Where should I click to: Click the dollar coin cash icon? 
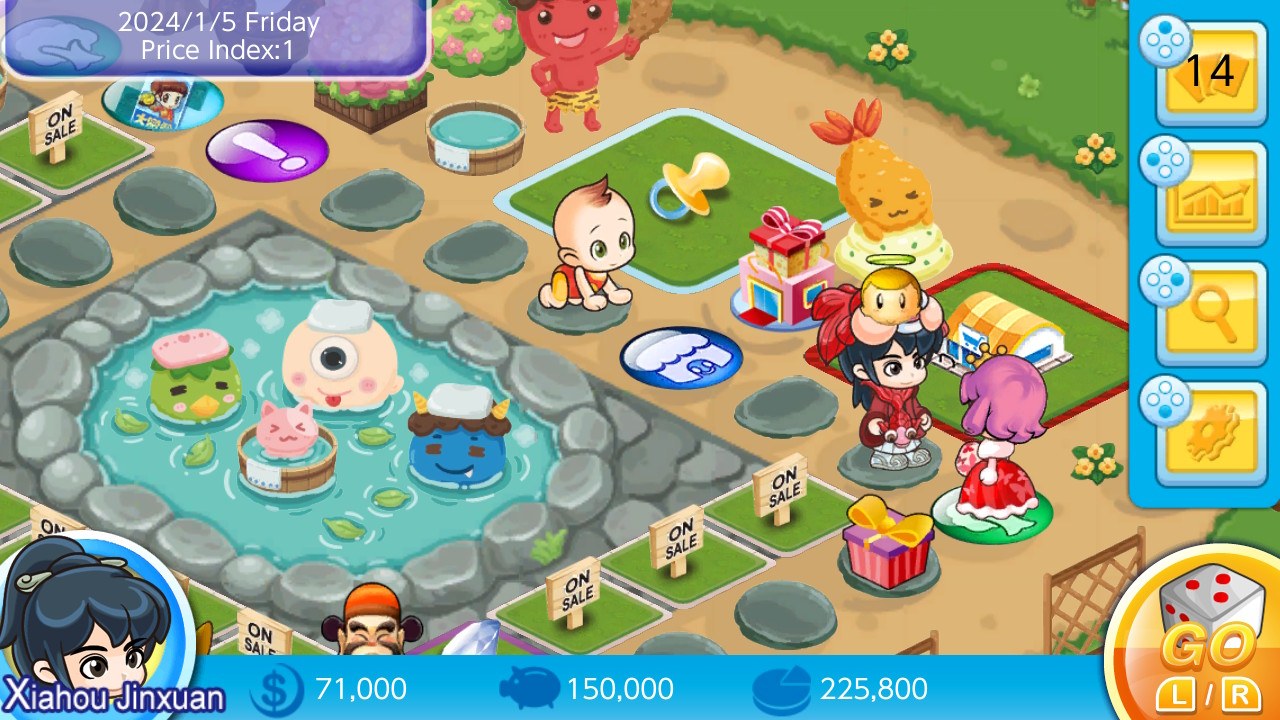[x=277, y=689]
